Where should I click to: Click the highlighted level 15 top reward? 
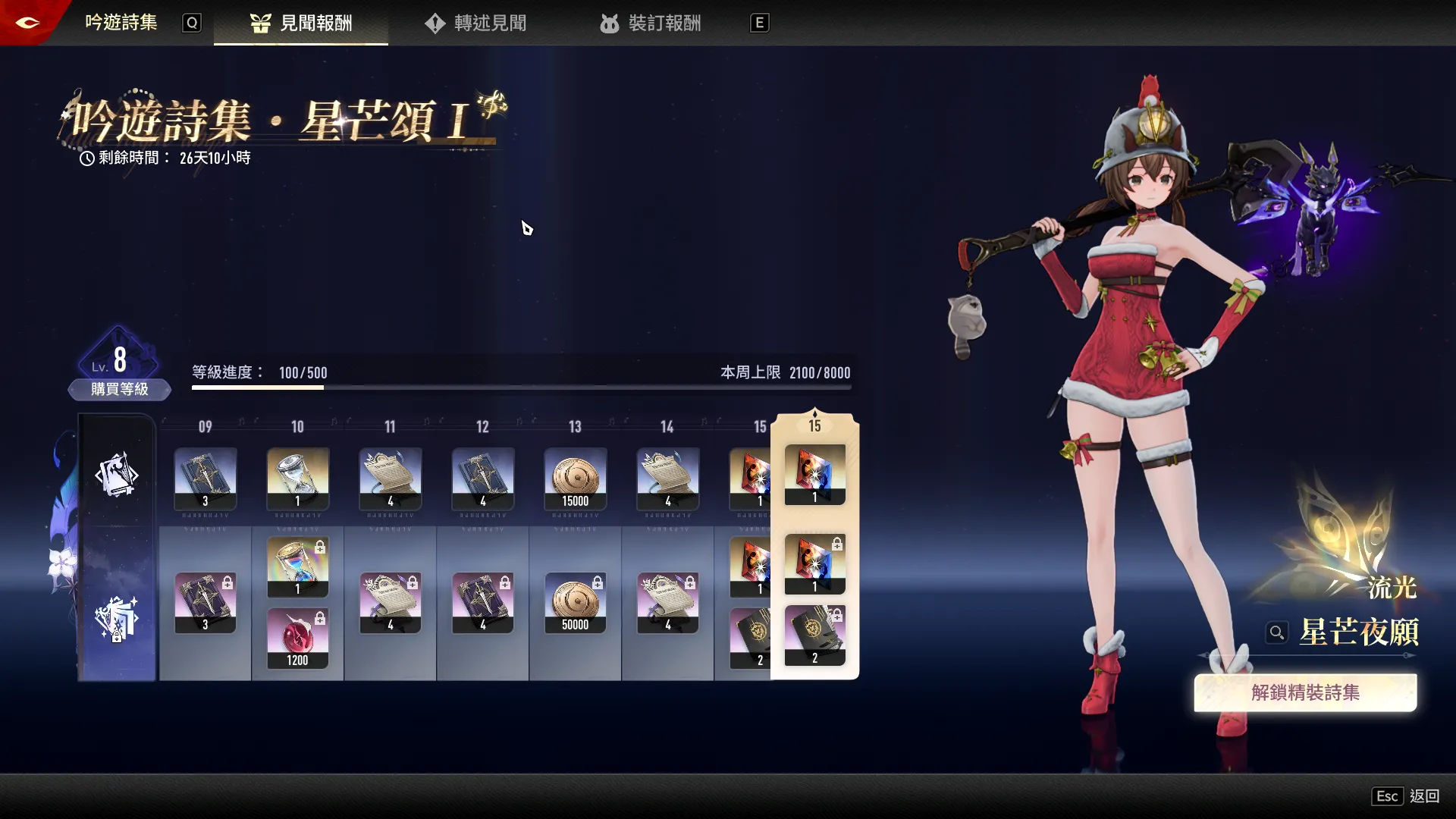(x=814, y=475)
